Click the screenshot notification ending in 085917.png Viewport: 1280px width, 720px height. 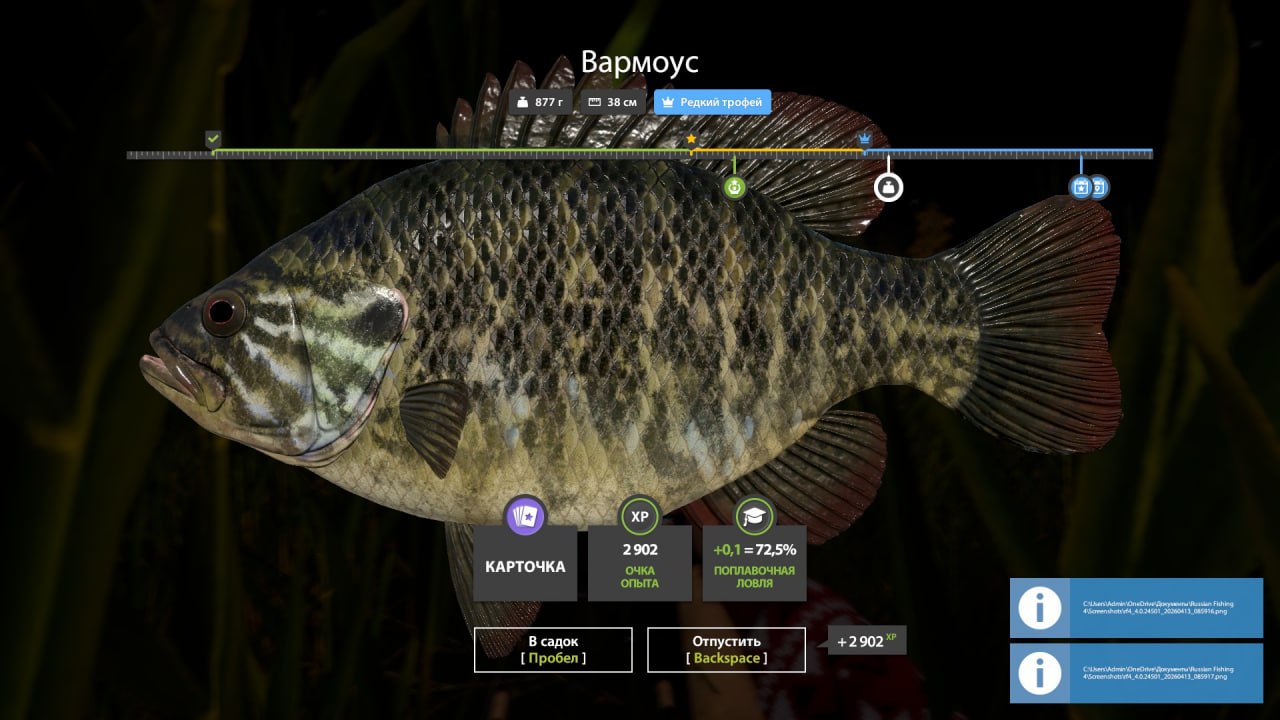(x=1136, y=673)
